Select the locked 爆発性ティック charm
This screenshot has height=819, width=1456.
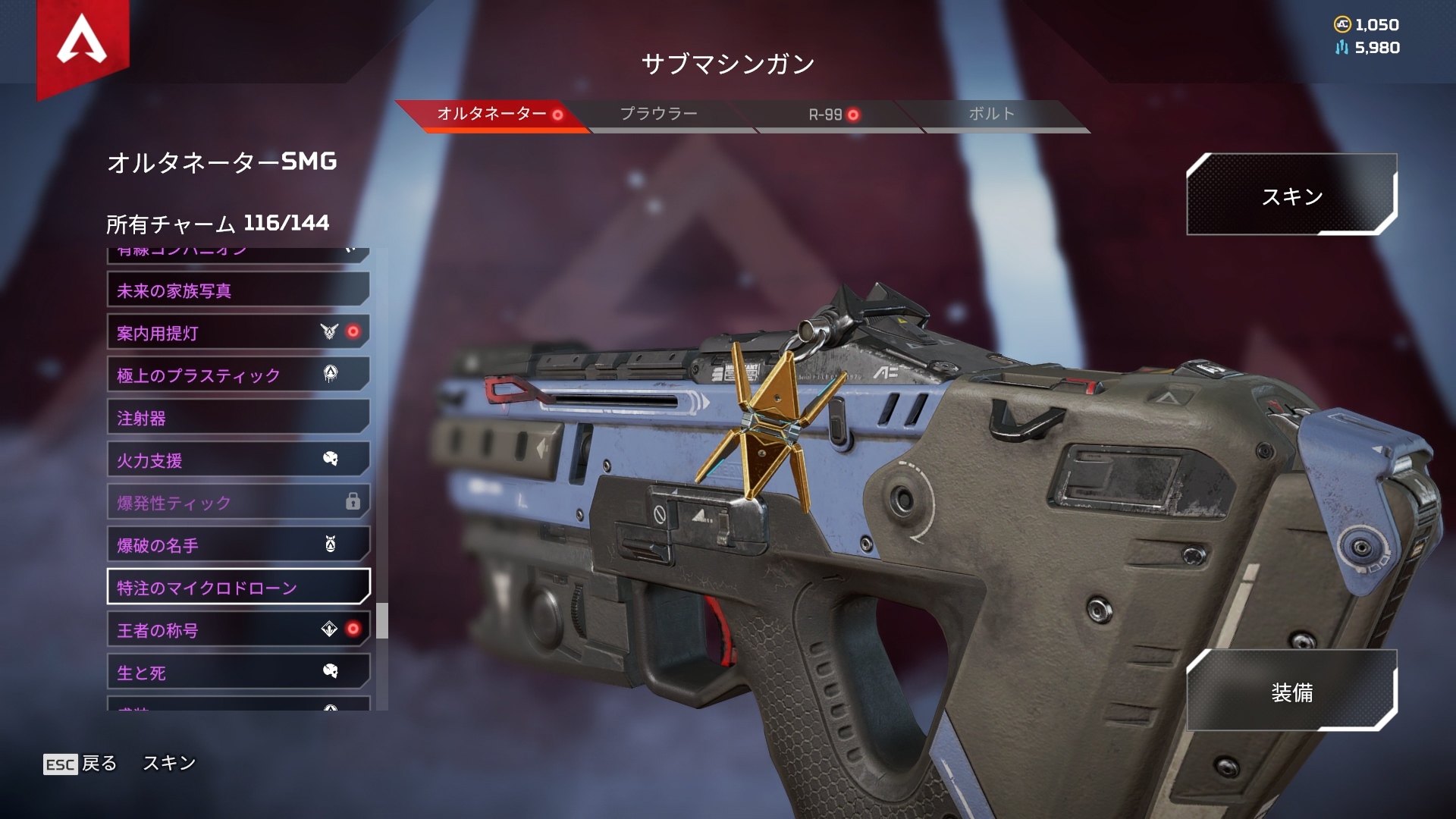click(x=238, y=503)
